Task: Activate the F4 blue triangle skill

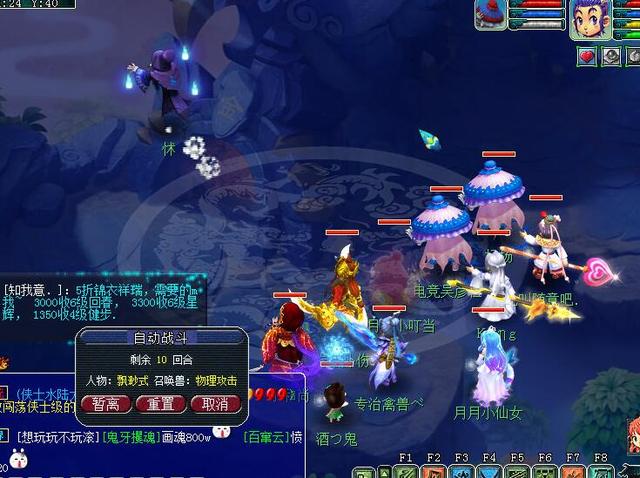Action: click(x=489, y=471)
